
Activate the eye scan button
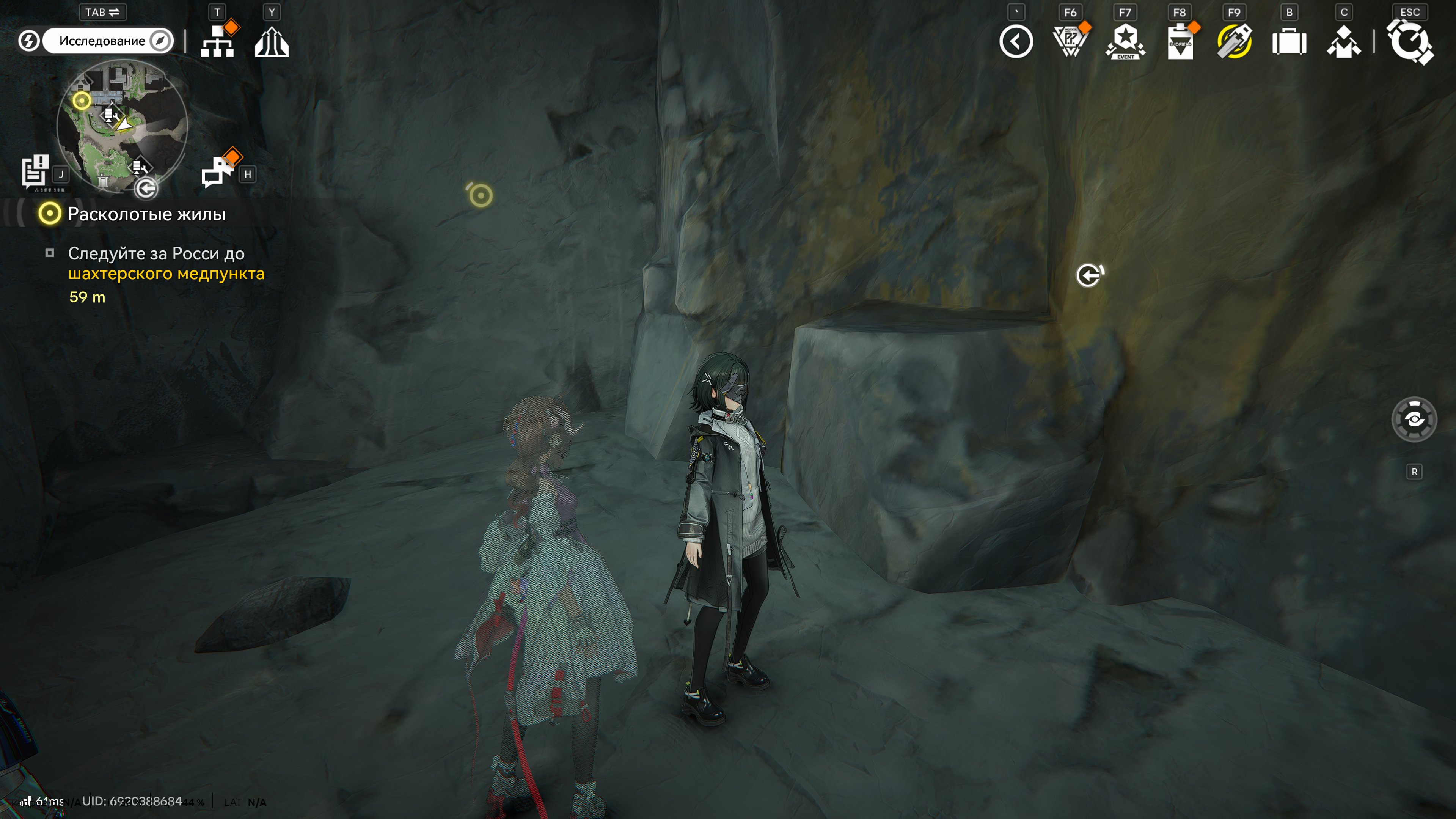(x=1414, y=420)
